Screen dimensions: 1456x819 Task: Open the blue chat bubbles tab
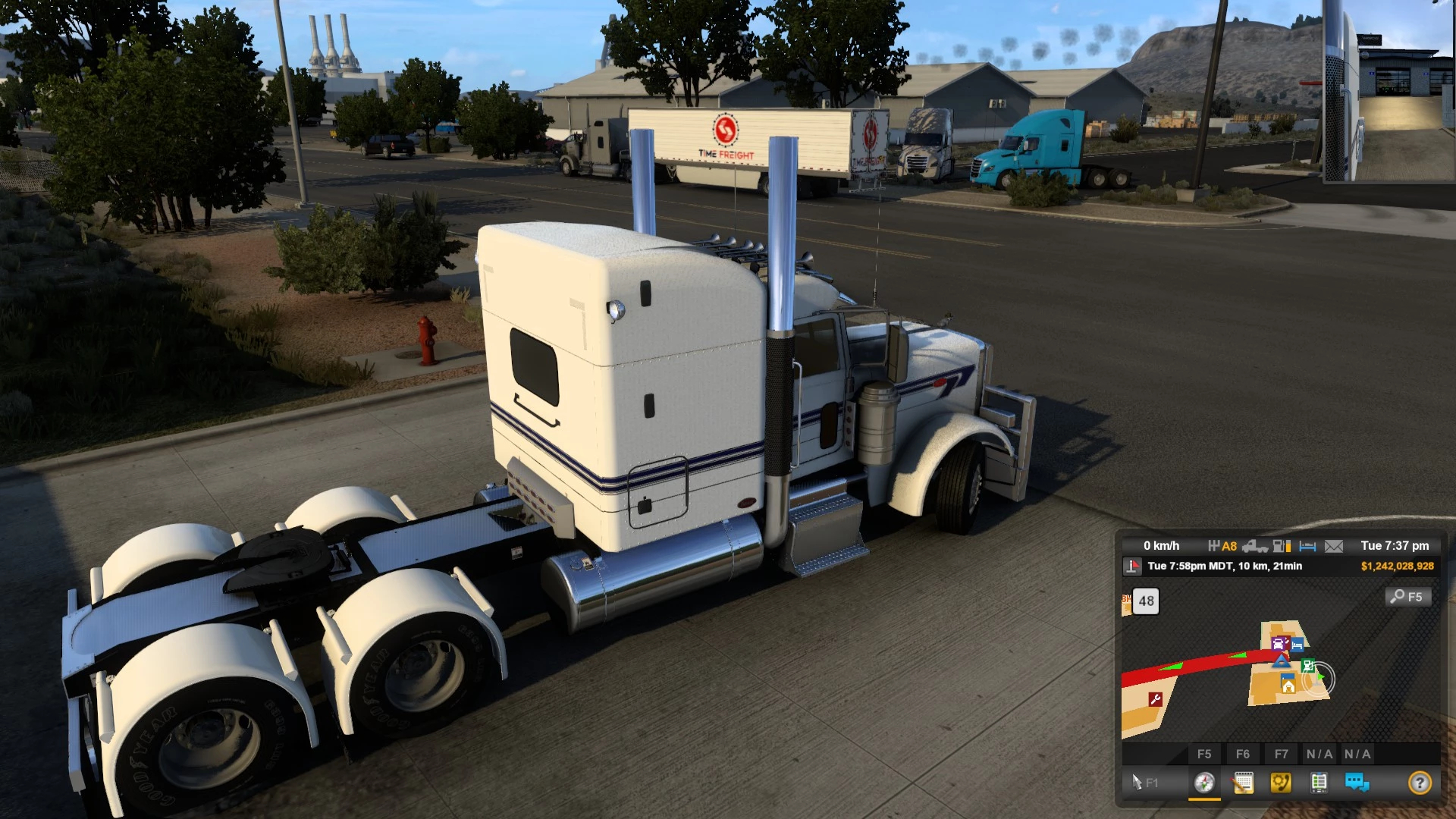pos(1357,782)
